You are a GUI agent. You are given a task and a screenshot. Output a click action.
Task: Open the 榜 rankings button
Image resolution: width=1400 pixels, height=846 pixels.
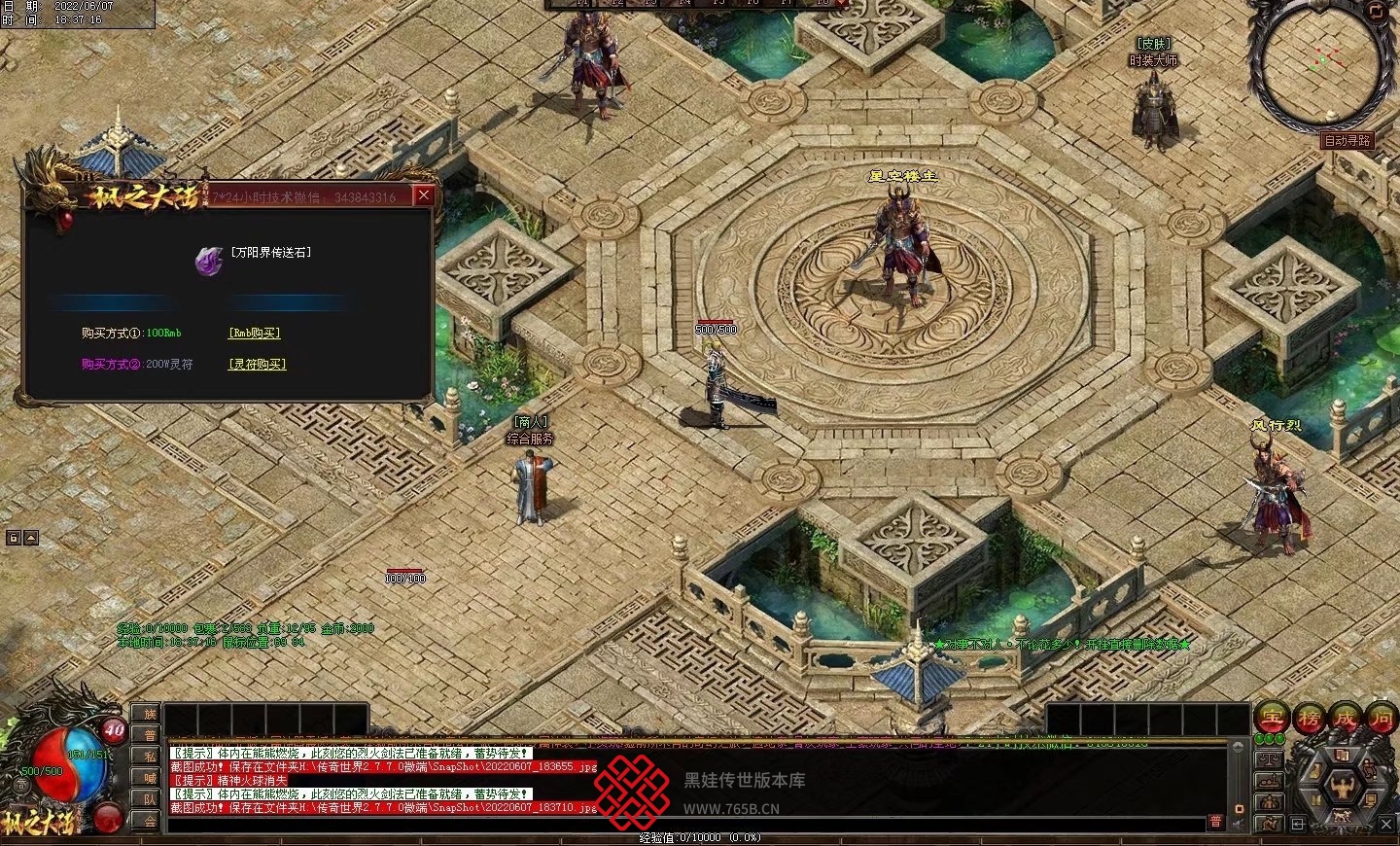[1309, 719]
